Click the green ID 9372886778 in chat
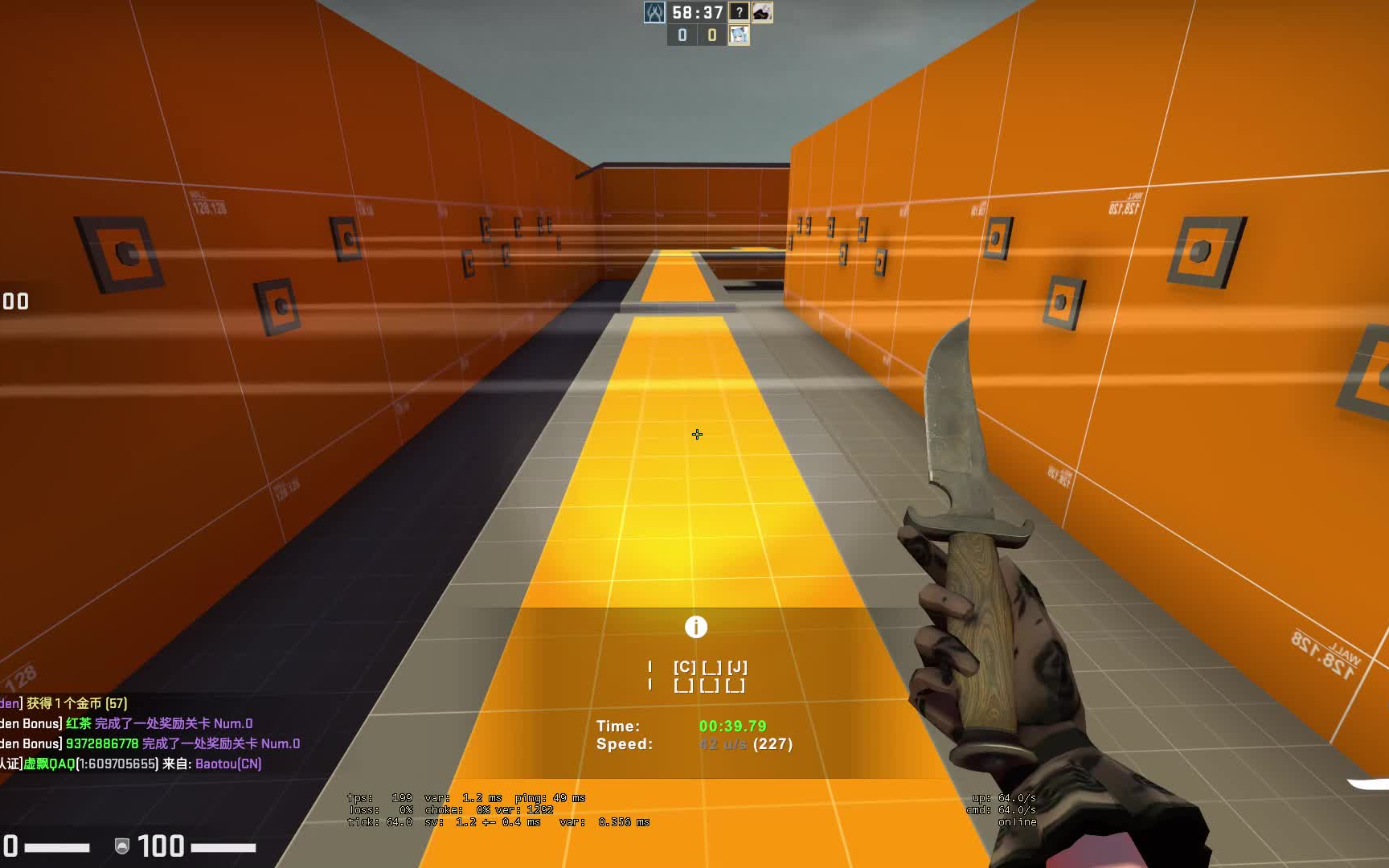Screen dimensions: 1389x868 [x=101, y=743]
